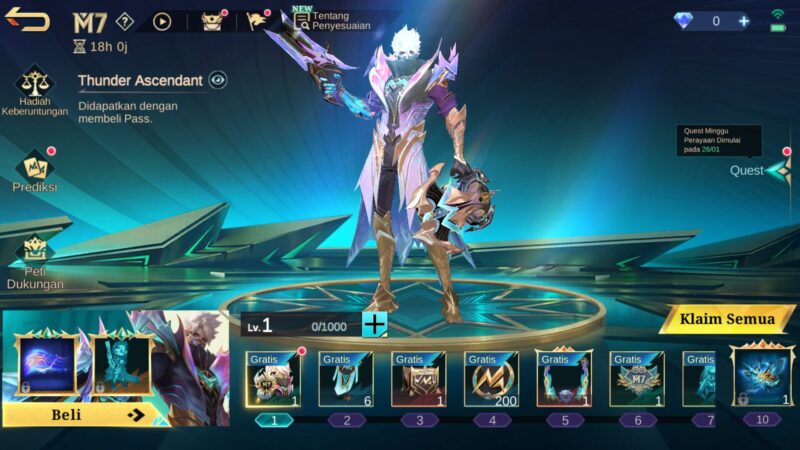Open the Prediksi menu
Viewport: 800px width, 450px height.
[x=35, y=170]
